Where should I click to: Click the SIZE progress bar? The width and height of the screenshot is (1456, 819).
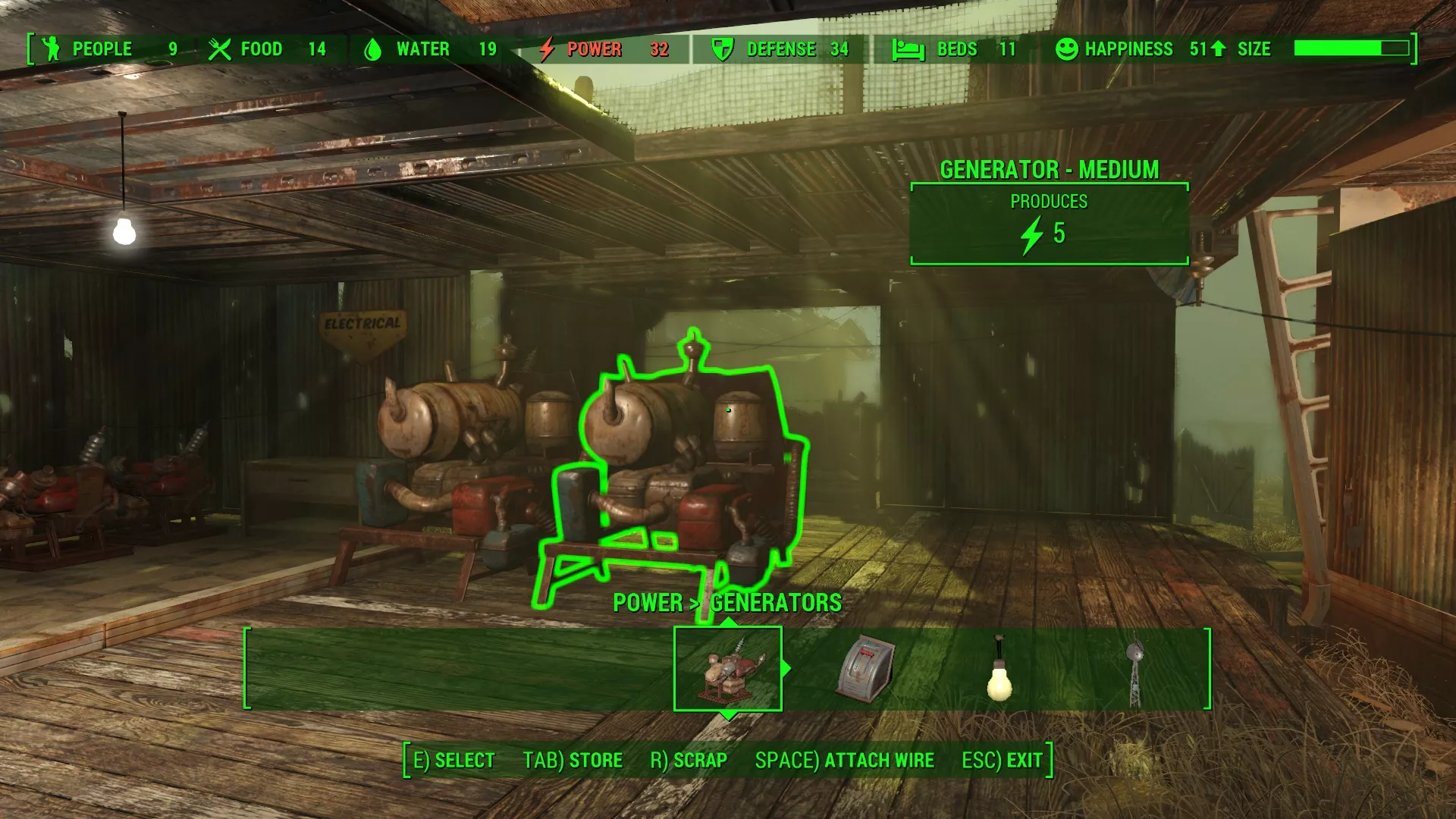1349,47
